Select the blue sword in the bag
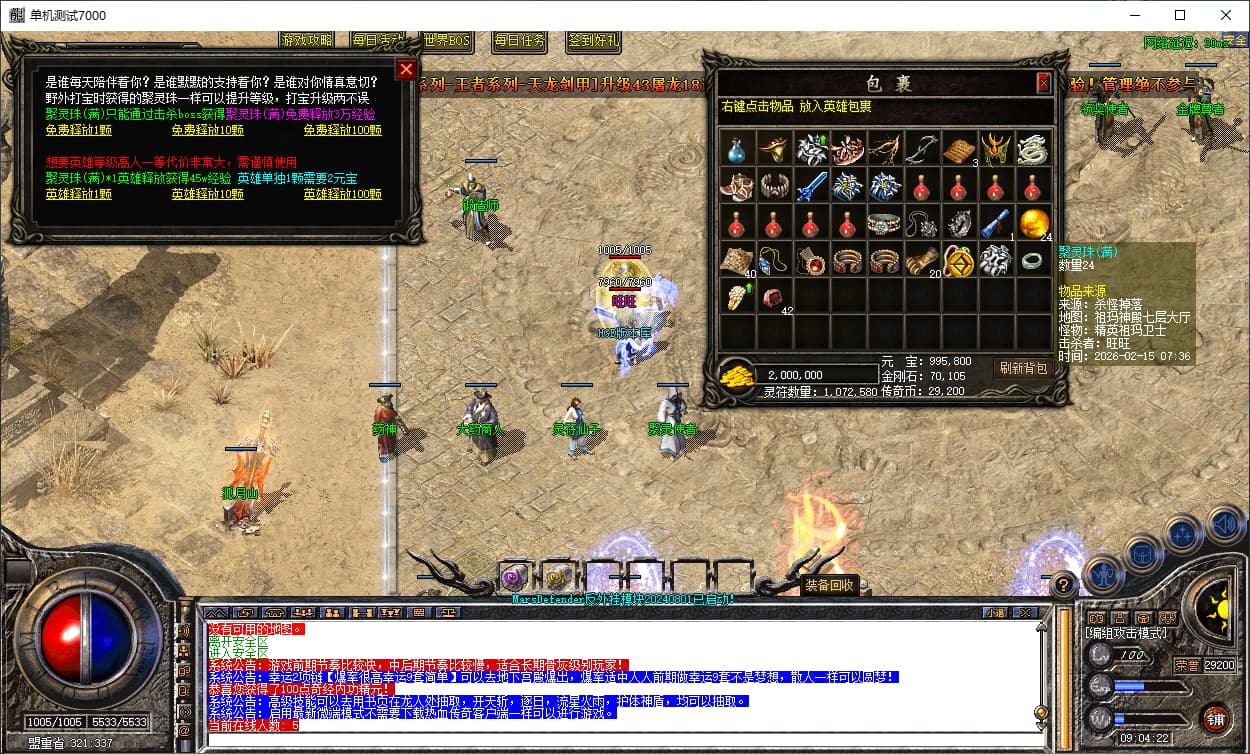1250x754 pixels. coord(812,186)
